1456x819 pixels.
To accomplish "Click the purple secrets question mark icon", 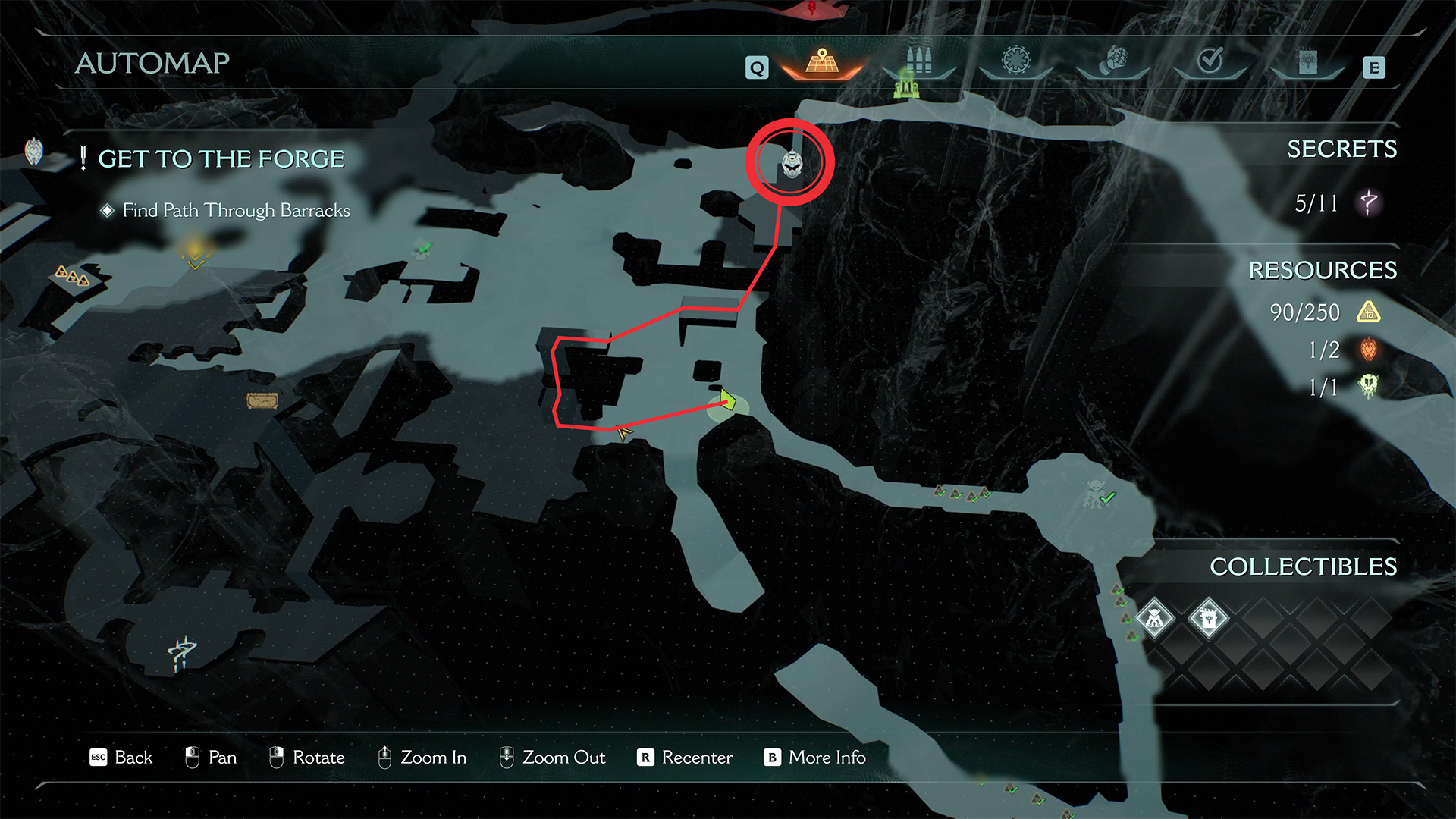I will [1369, 202].
